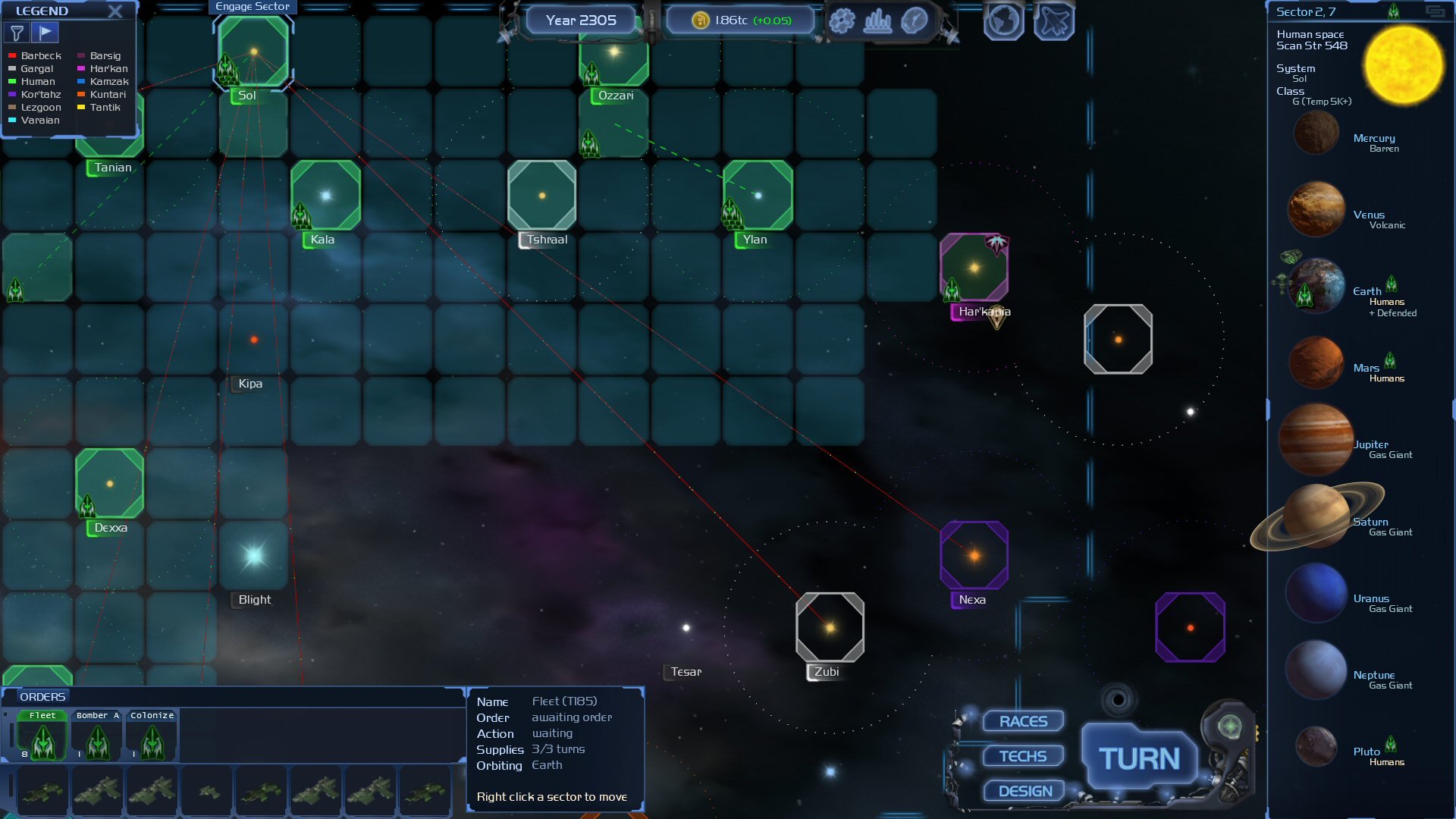Open the fighter jet fleets button
Screen dimensions: 1456x819
(1054, 21)
